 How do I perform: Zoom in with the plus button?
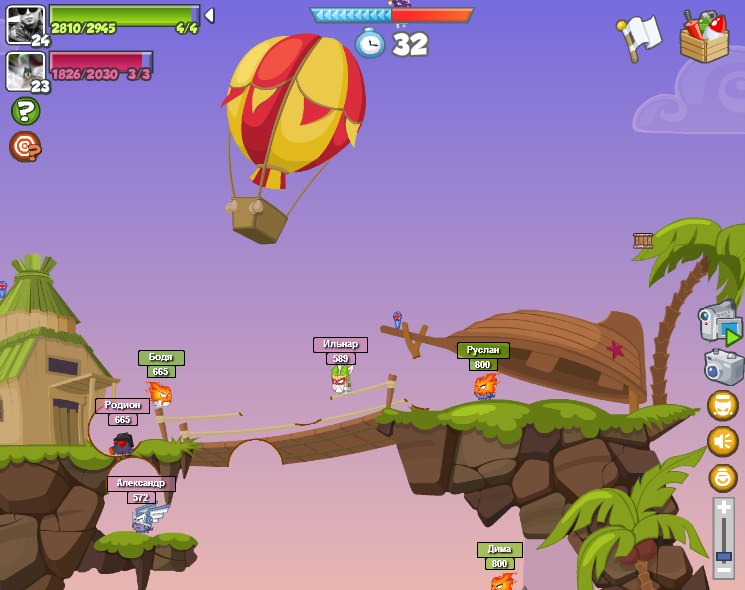(x=723, y=508)
